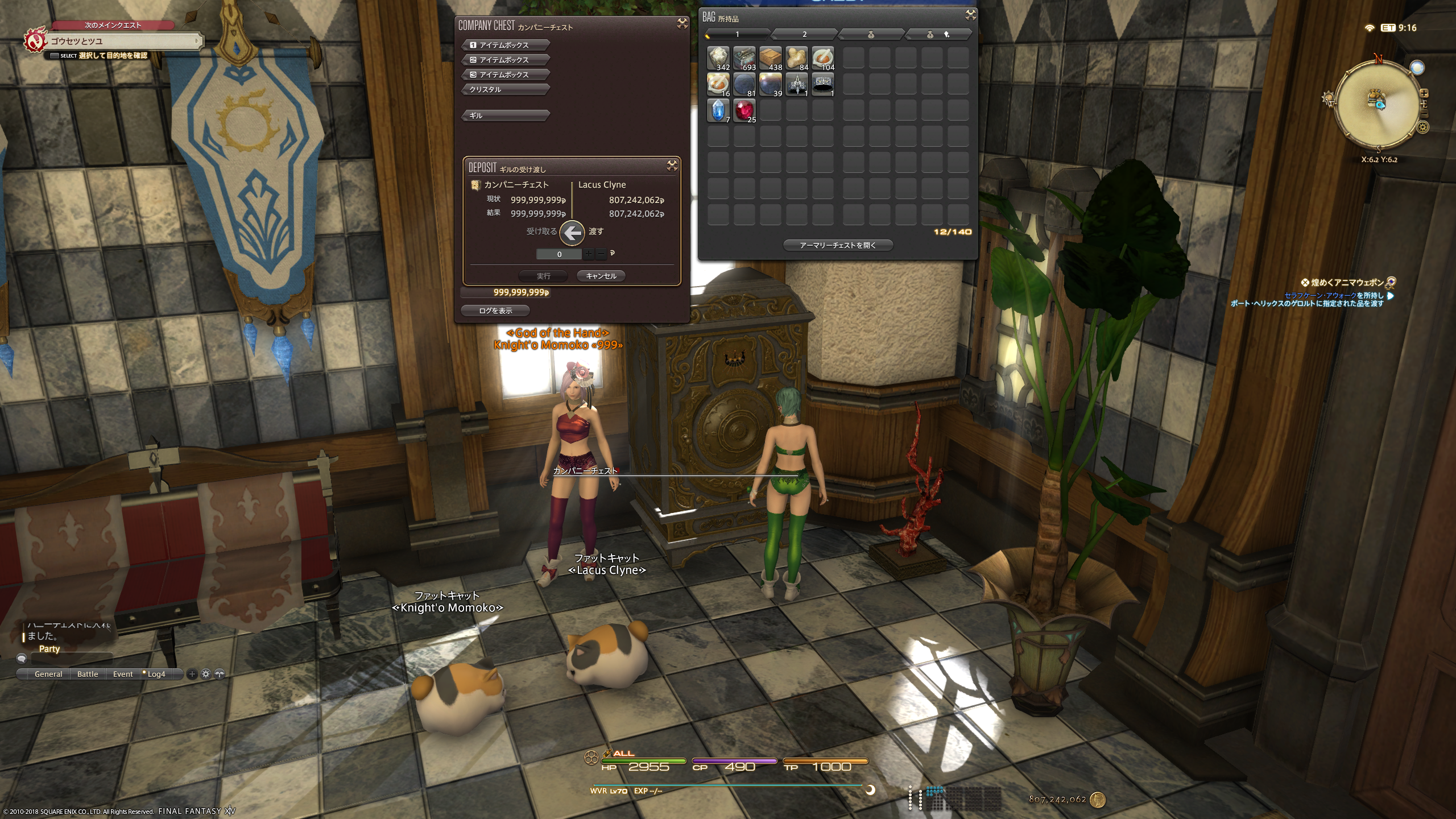Confirm the gil transfer with 実行

click(543, 276)
